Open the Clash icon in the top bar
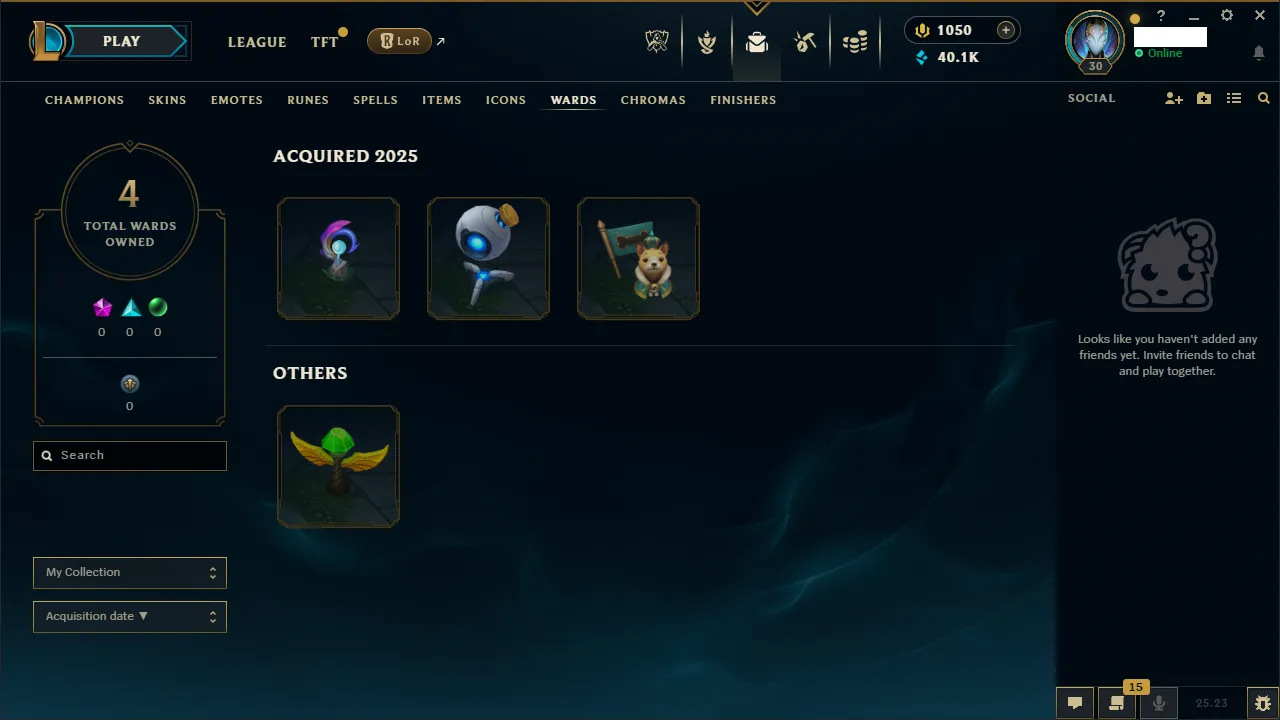Screen dimensions: 1280x720 click(707, 41)
